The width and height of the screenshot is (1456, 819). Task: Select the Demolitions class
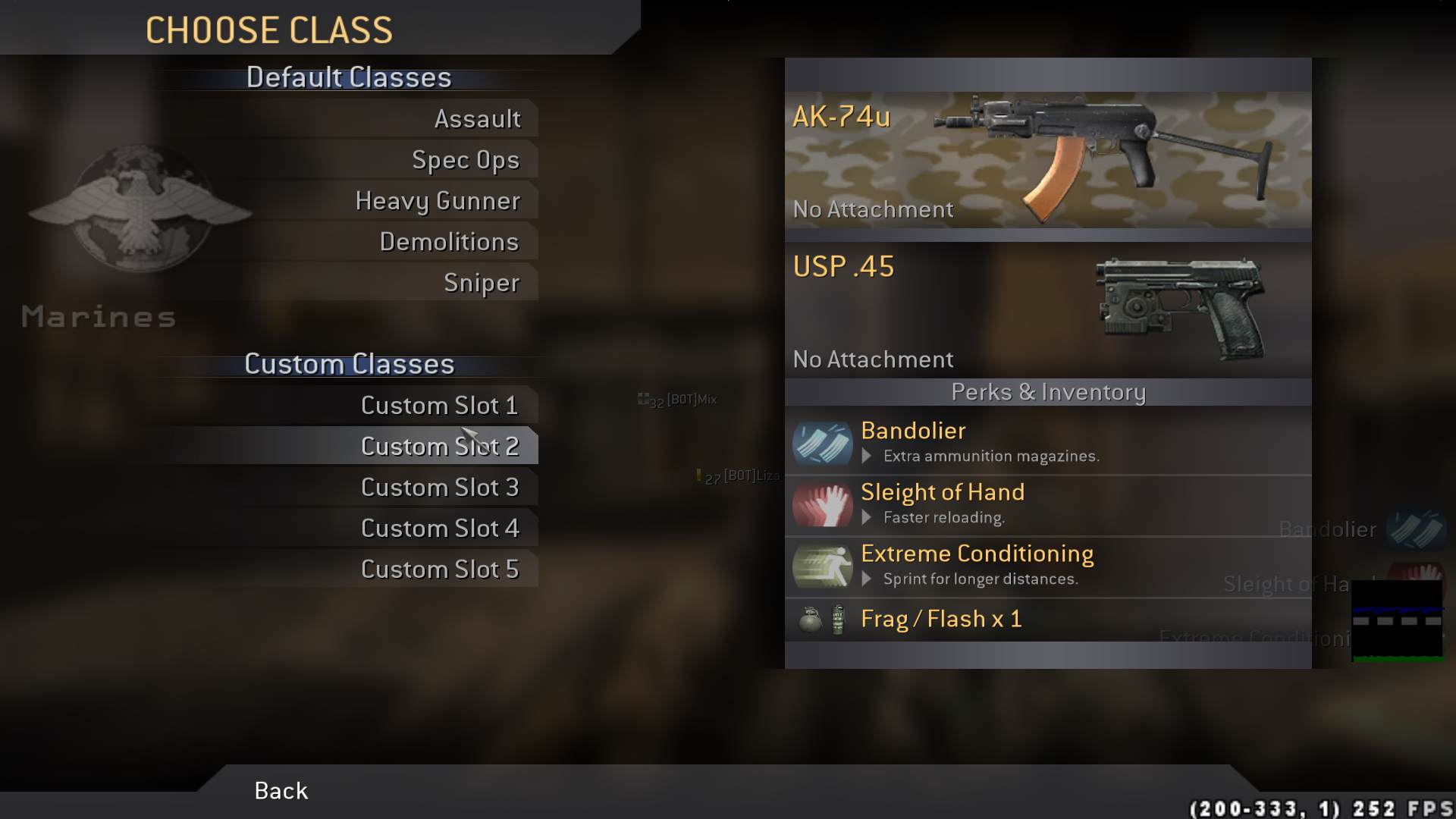click(x=449, y=242)
